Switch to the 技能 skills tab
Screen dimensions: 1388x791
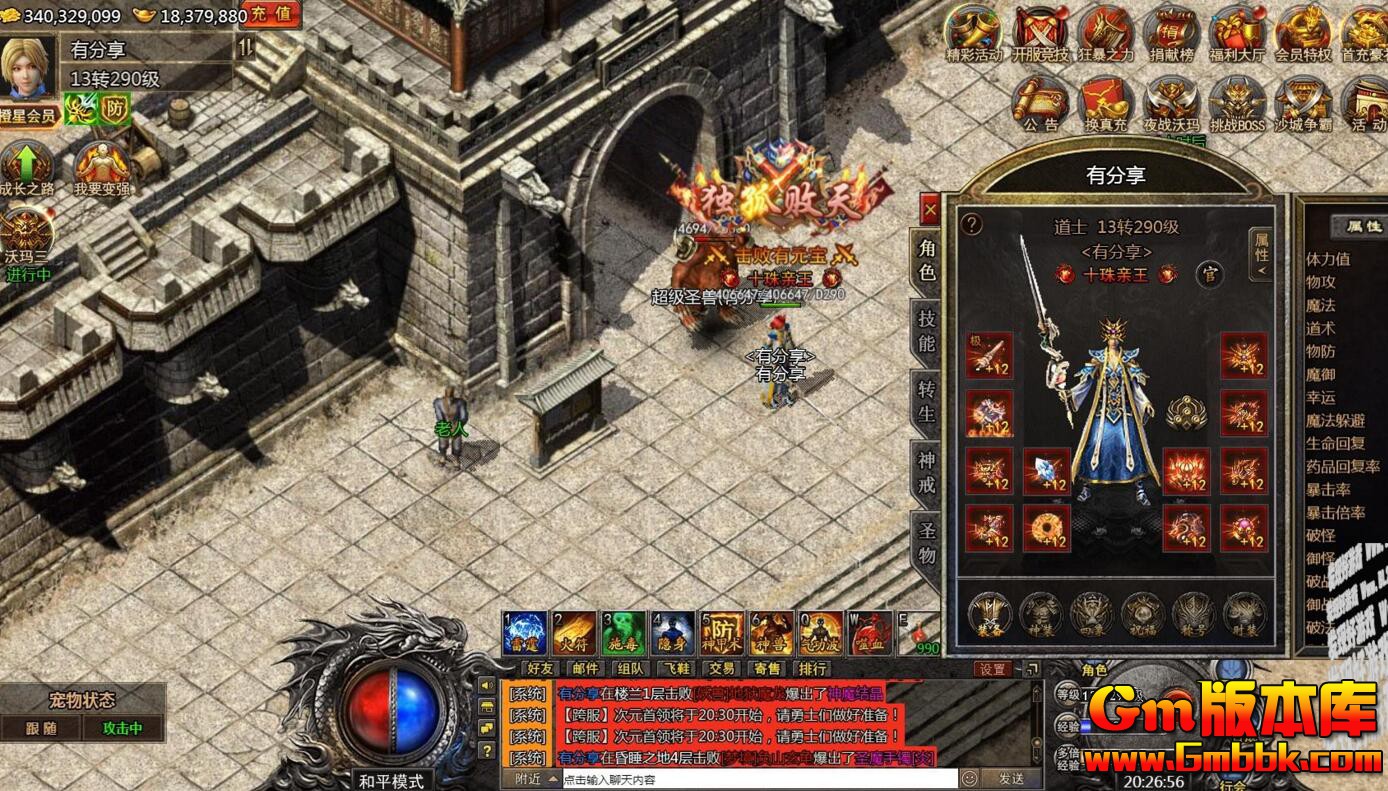(927, 331)
